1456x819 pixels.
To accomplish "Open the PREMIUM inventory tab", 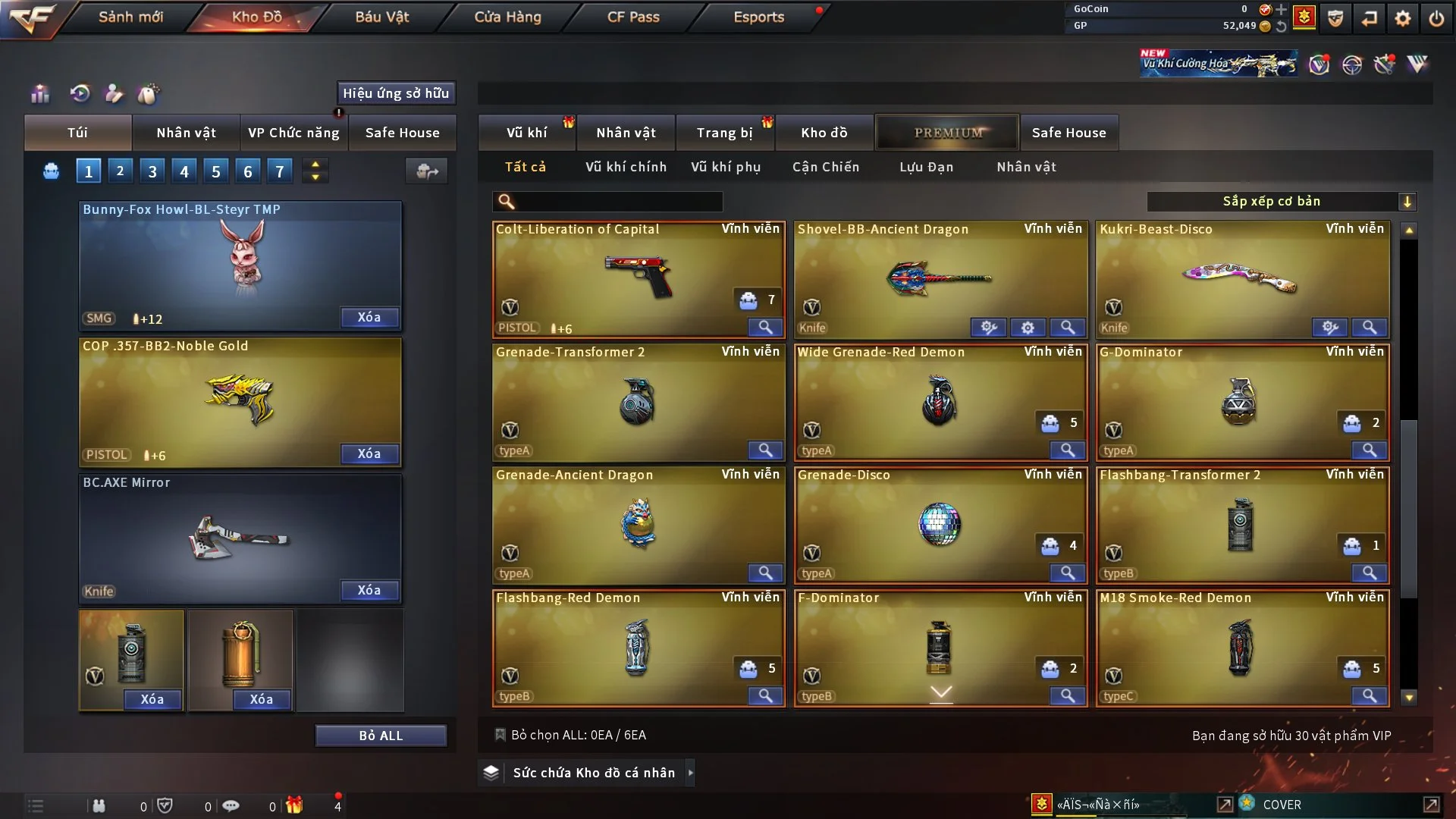I will coord(948,133).
